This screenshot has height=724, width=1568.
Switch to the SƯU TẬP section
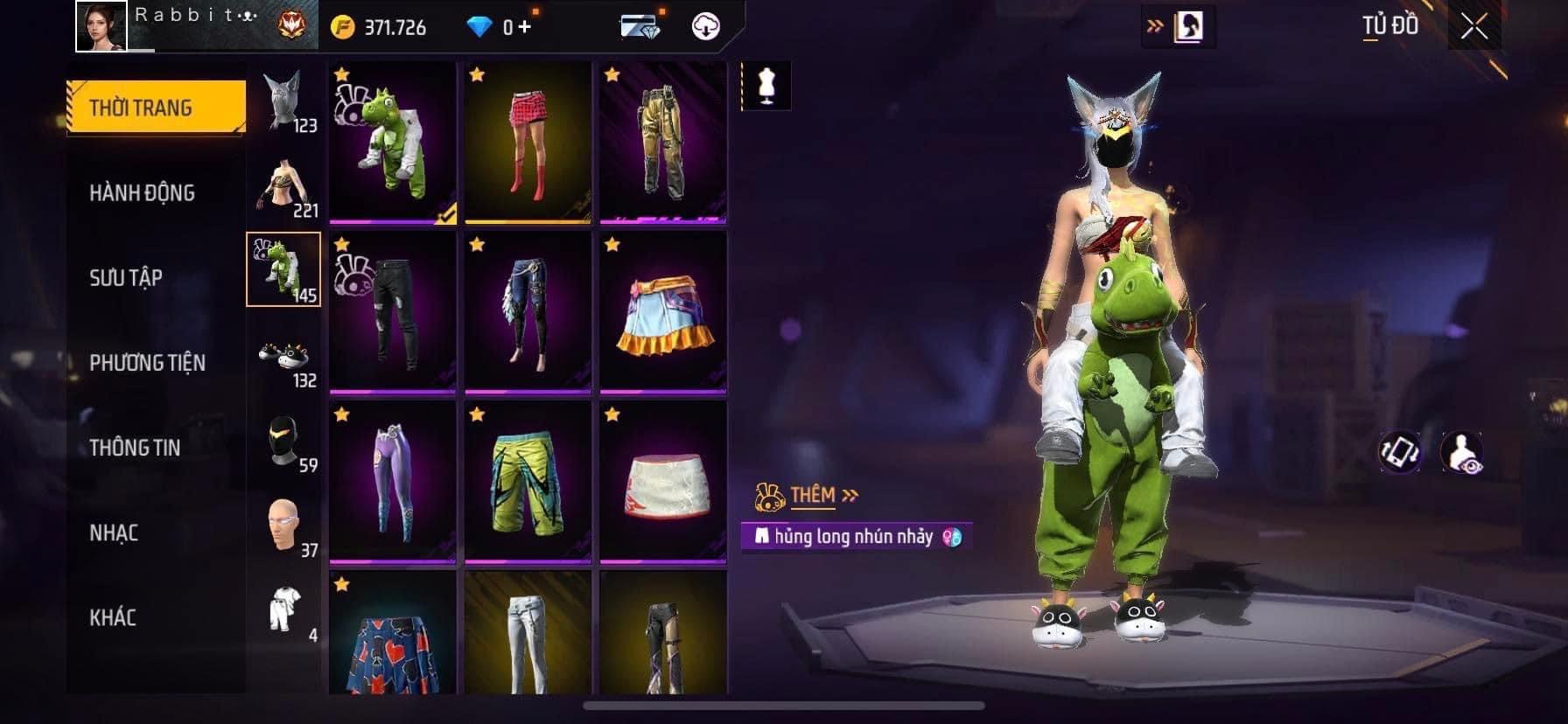[126, 277]
